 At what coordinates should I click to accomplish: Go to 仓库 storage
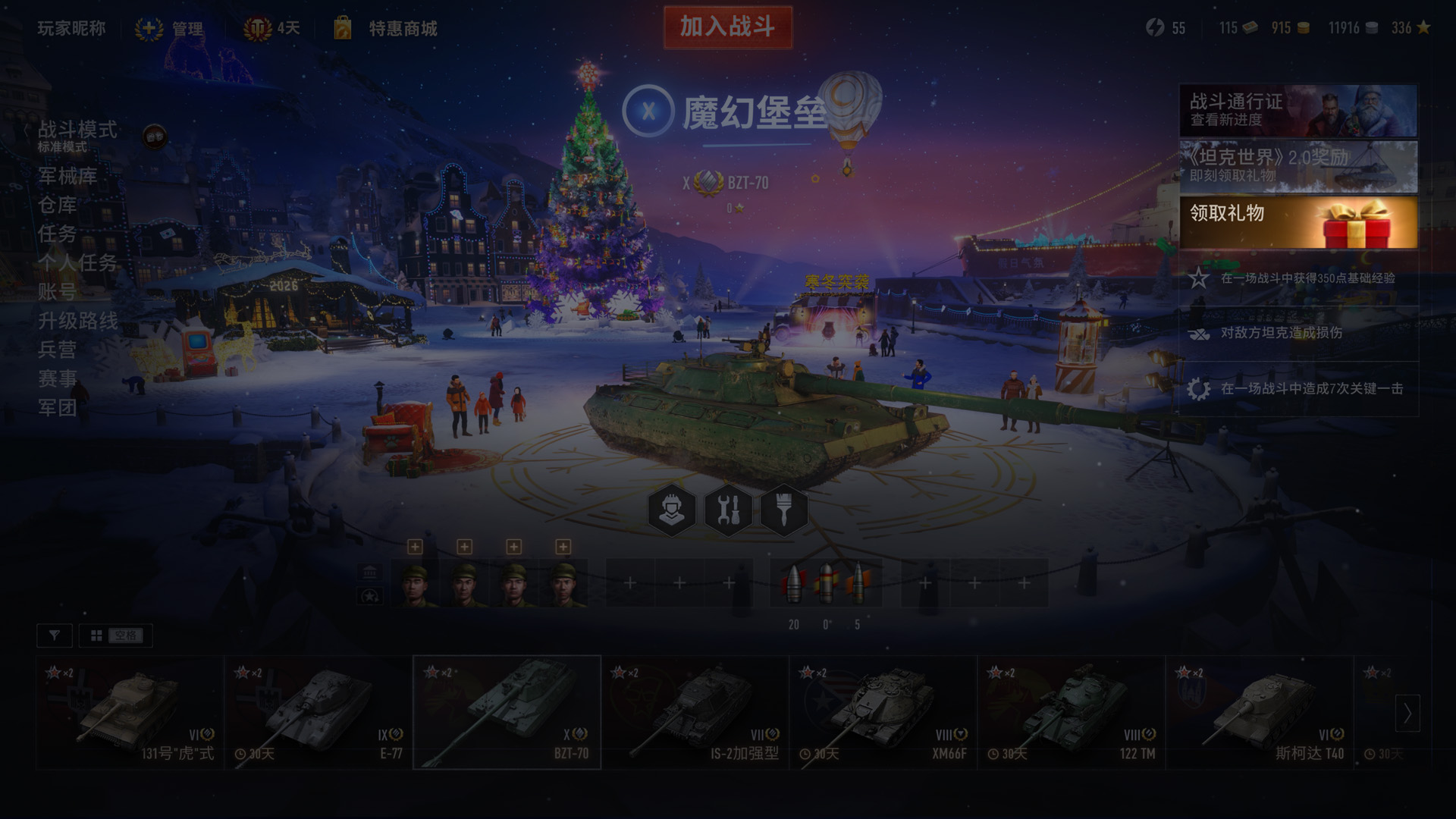pyautogui.click(x=58, y=205)
